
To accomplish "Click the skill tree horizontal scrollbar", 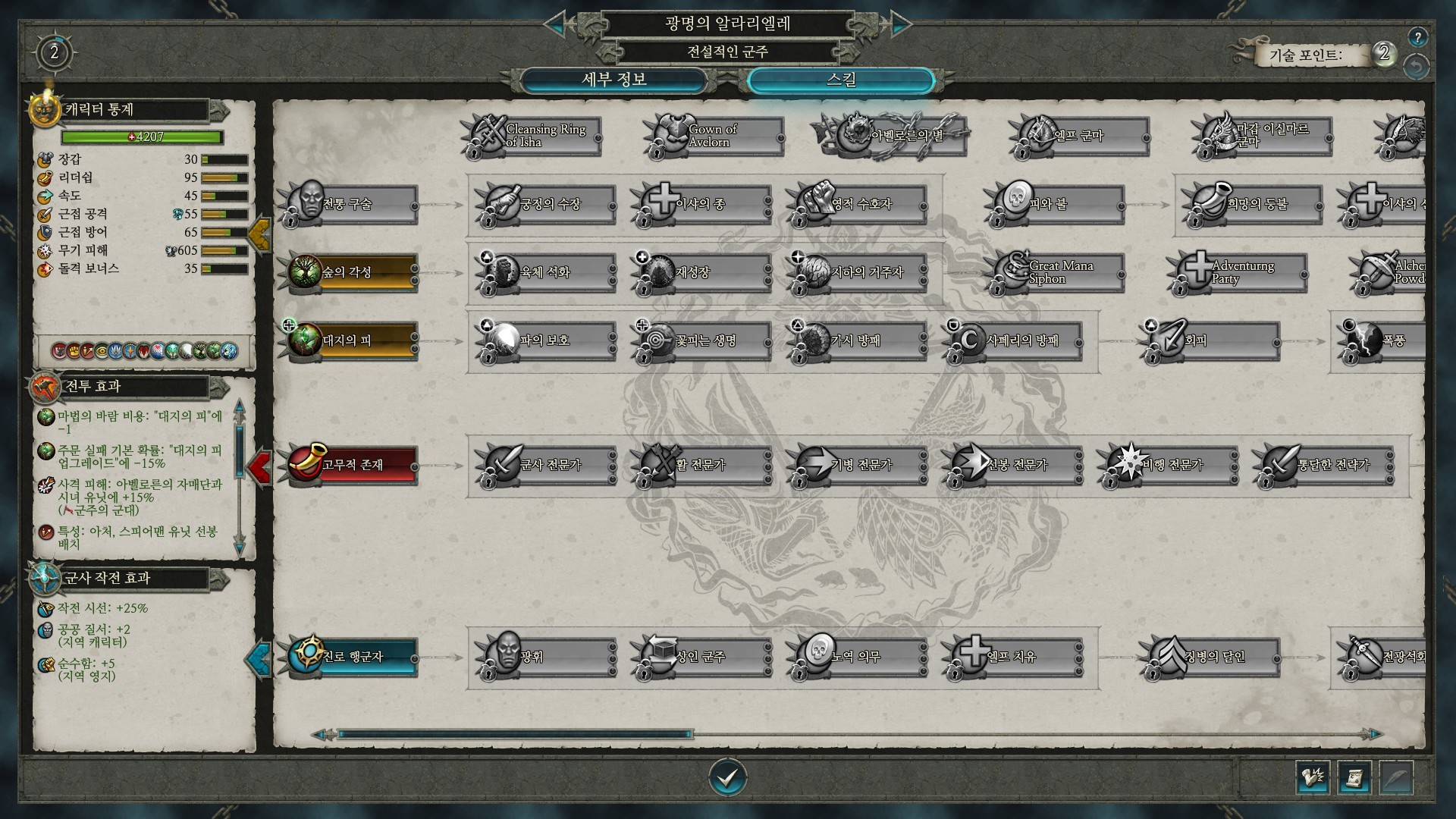I will coord(516,734).
